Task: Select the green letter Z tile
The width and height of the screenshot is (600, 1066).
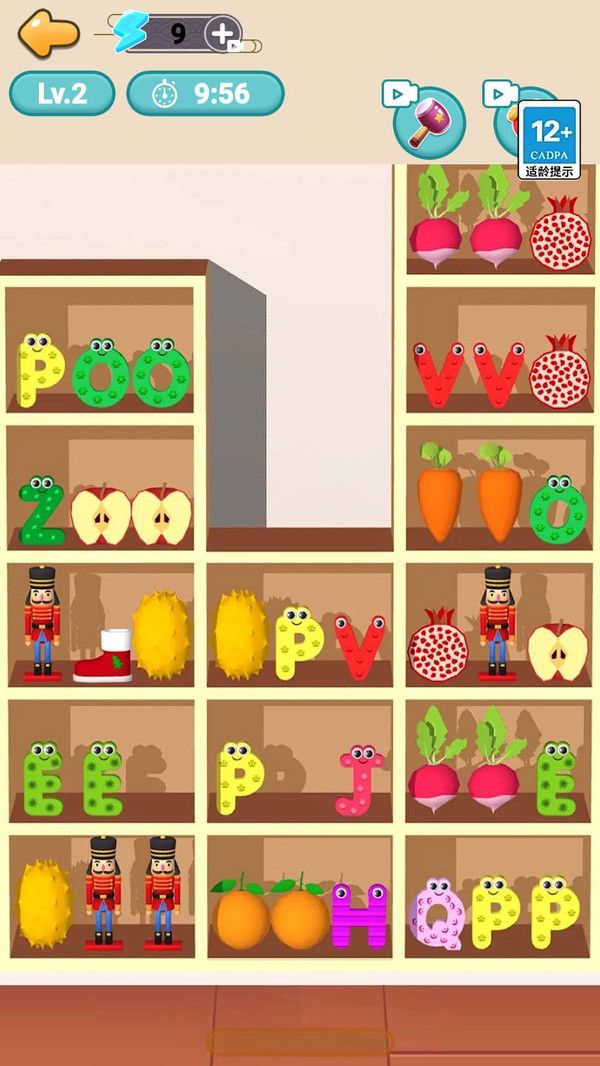Action: point(42,512)
